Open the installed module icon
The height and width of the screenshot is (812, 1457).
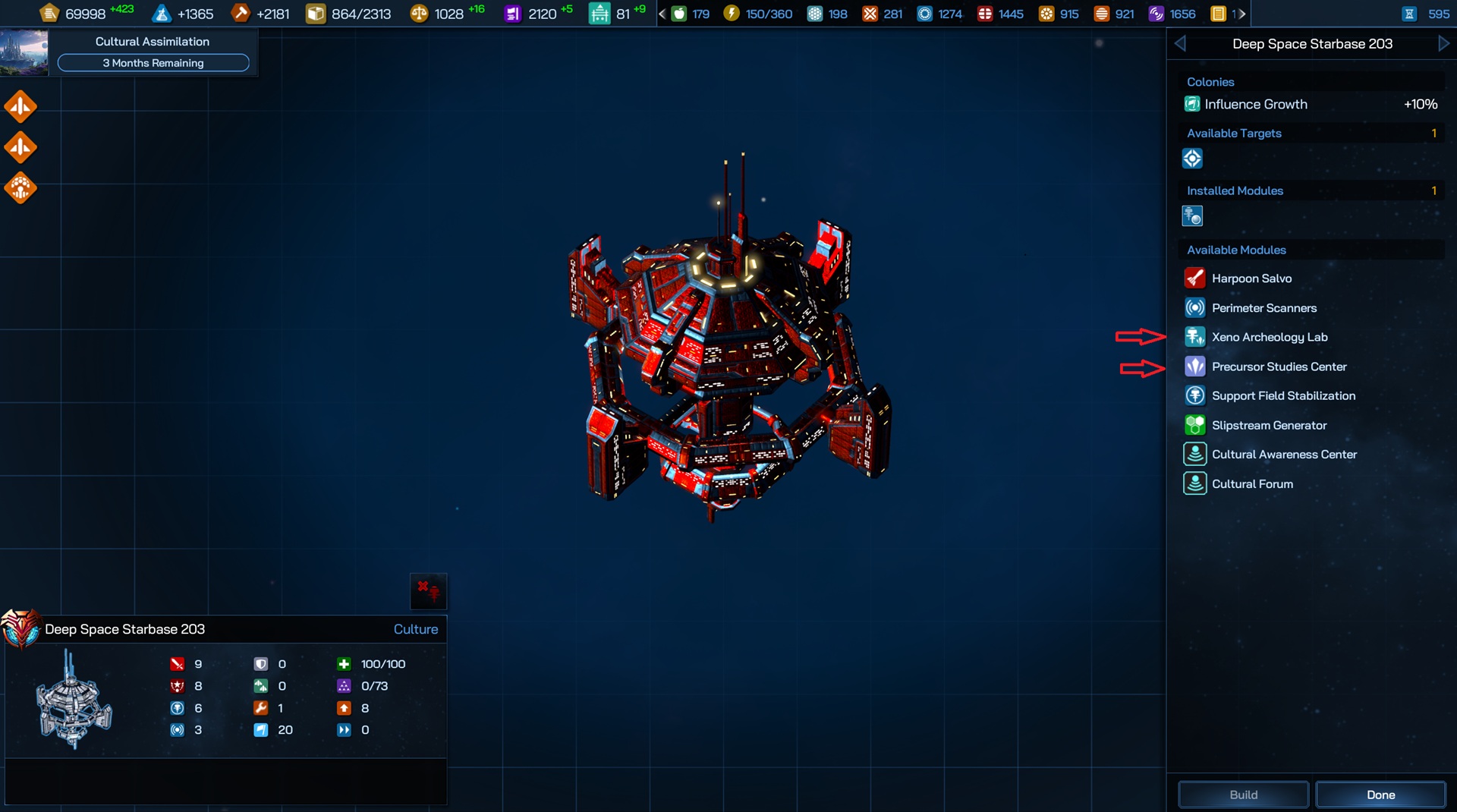pyautogui.click(x=1192, y=217)
